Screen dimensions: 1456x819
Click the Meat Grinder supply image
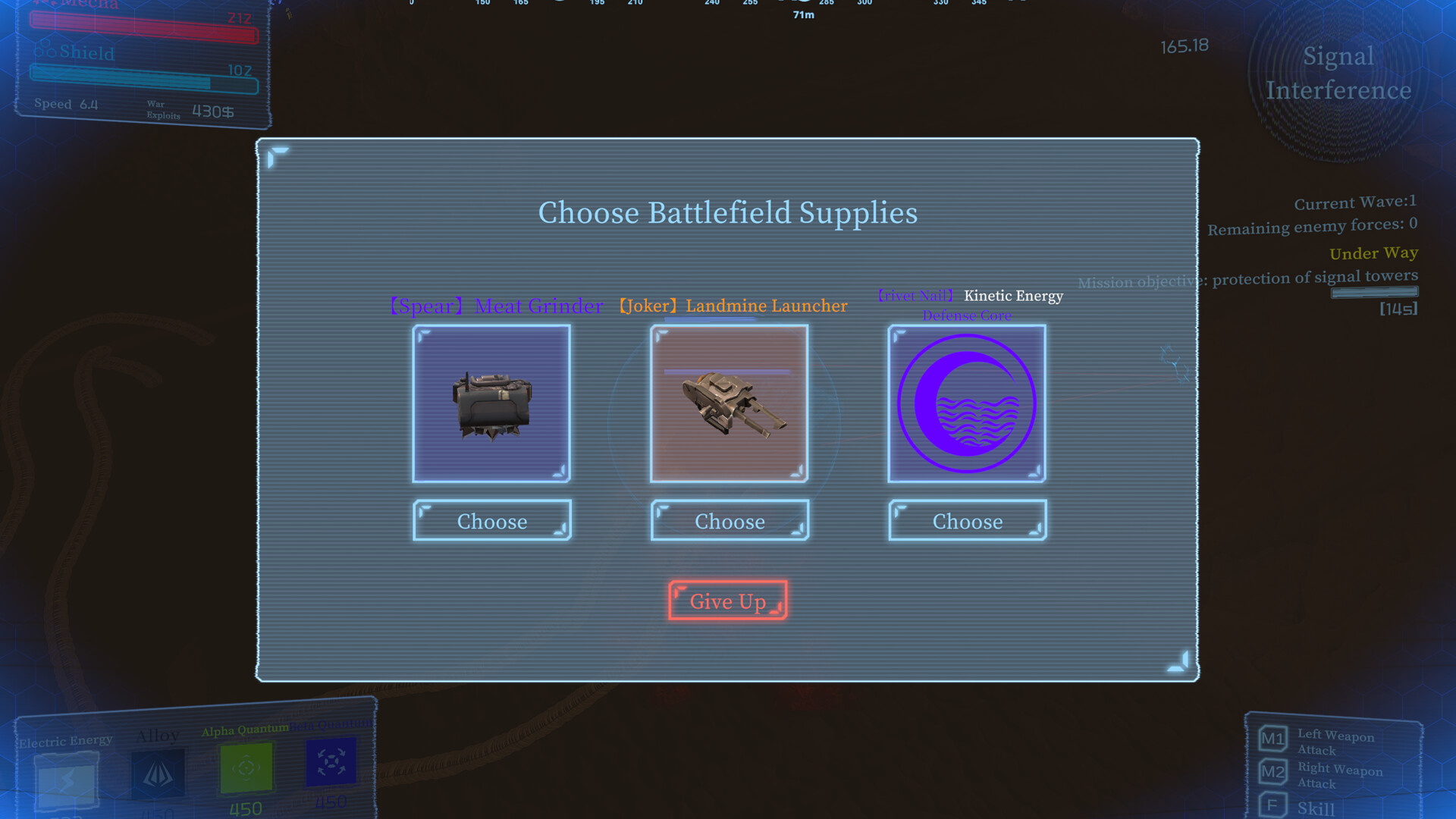[491, 404]
